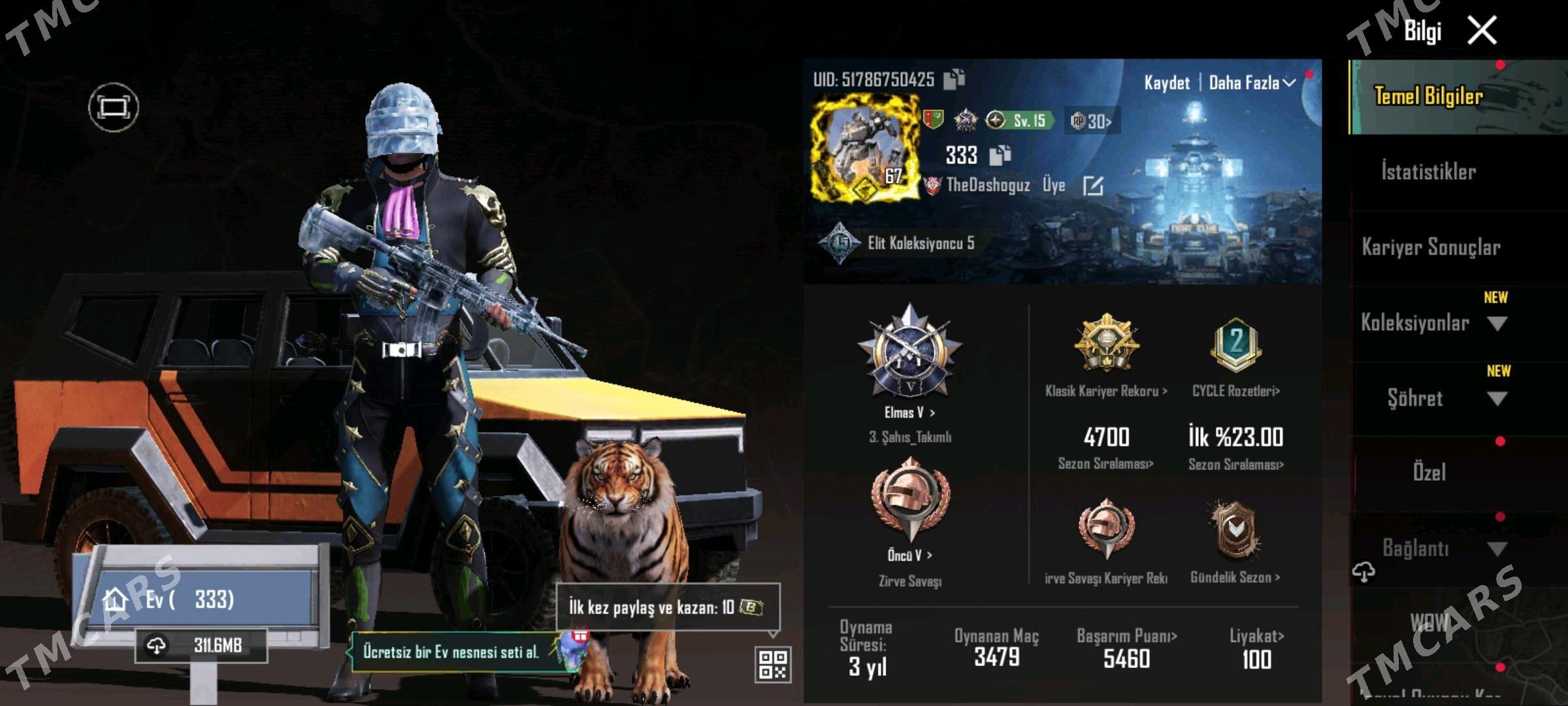Open the Özel tab
The image size is (1568, 706).
tap(1429, 472)
